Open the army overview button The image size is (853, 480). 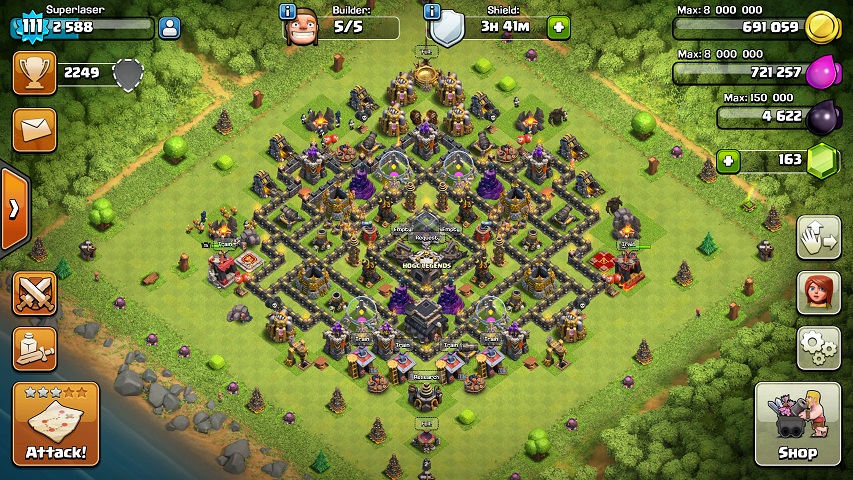tap(34, 348)
